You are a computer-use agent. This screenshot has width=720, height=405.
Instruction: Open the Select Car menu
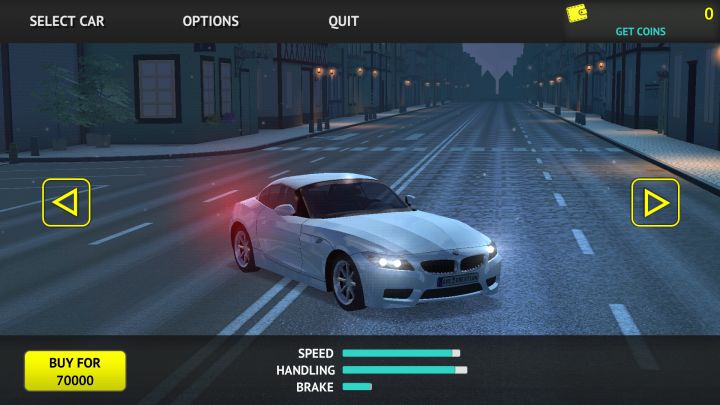pyautogui.click(x=66, y=21)
